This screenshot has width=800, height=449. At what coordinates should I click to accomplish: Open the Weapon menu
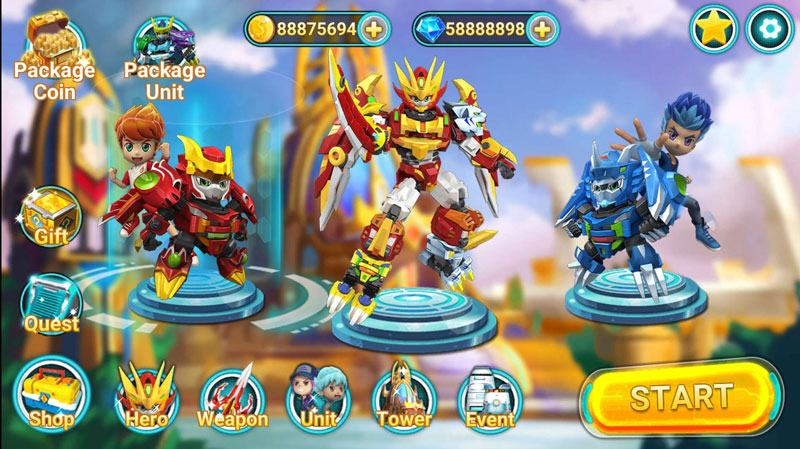pyautogui.click(x=232, y=397)
